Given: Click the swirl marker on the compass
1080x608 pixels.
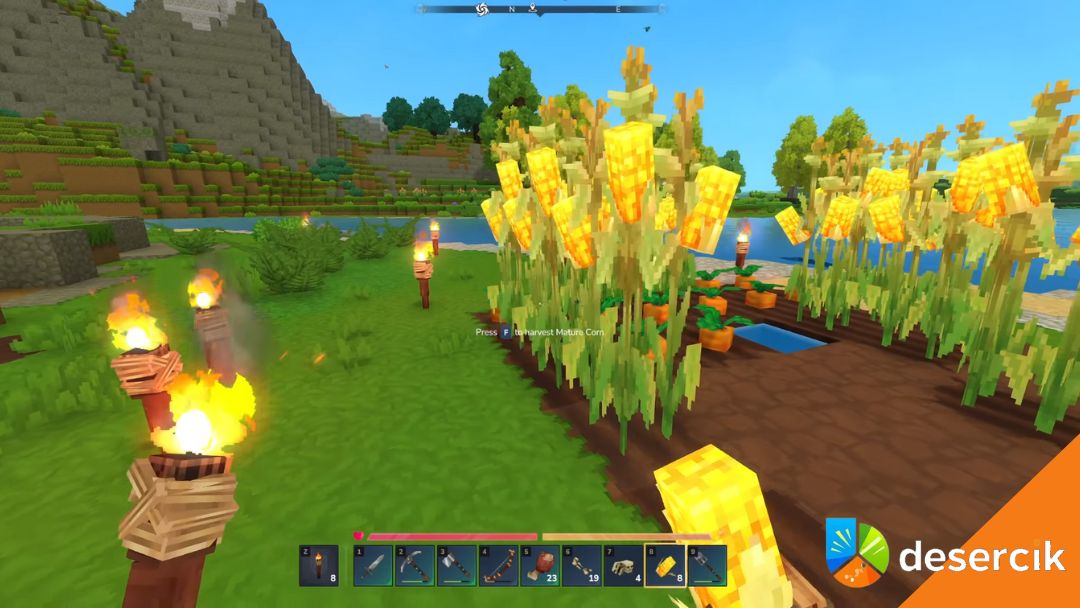Looking at the screenshot, I should coord(480,9).
